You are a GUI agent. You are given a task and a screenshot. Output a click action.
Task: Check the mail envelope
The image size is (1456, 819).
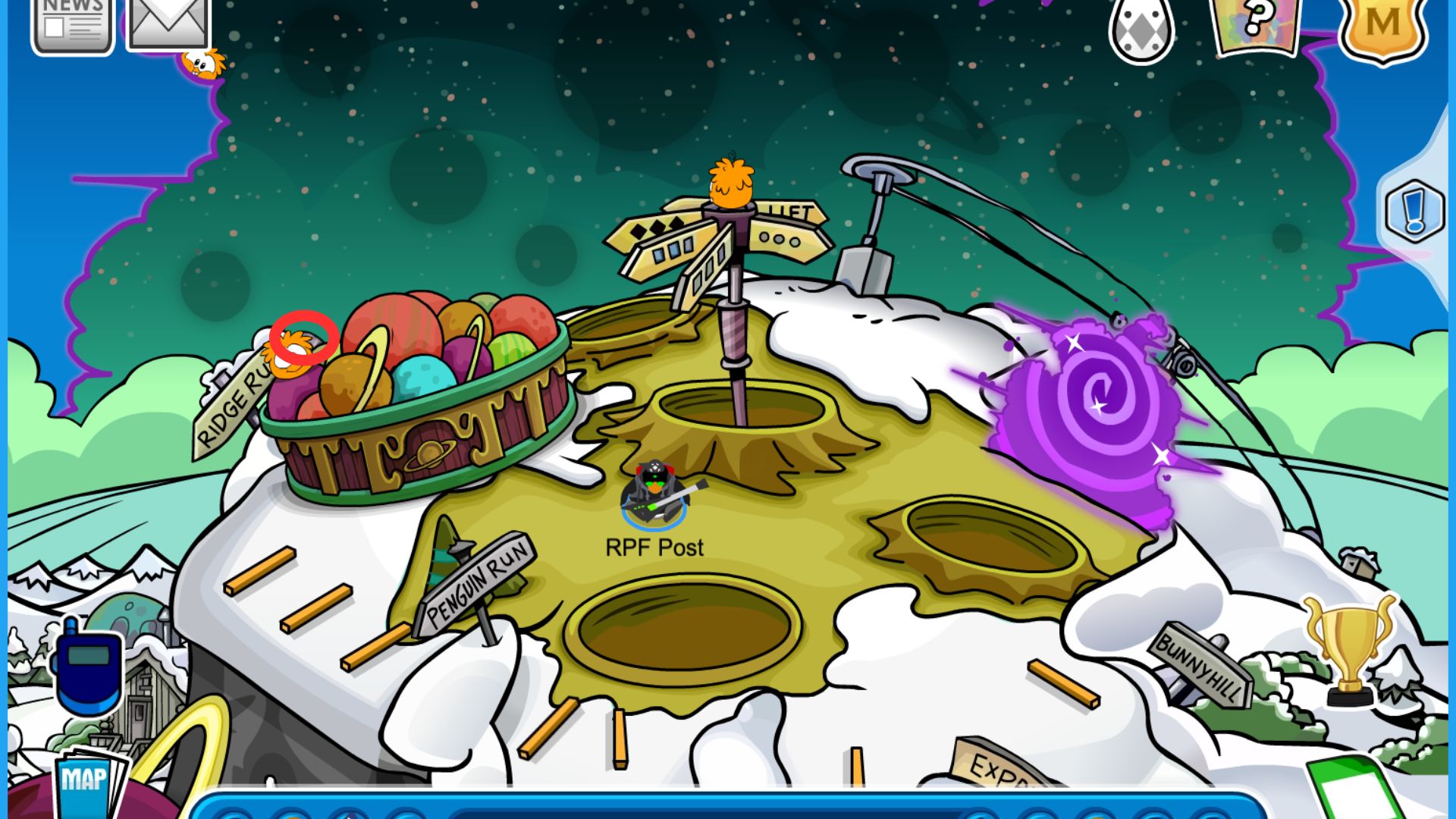pos(168,23)
